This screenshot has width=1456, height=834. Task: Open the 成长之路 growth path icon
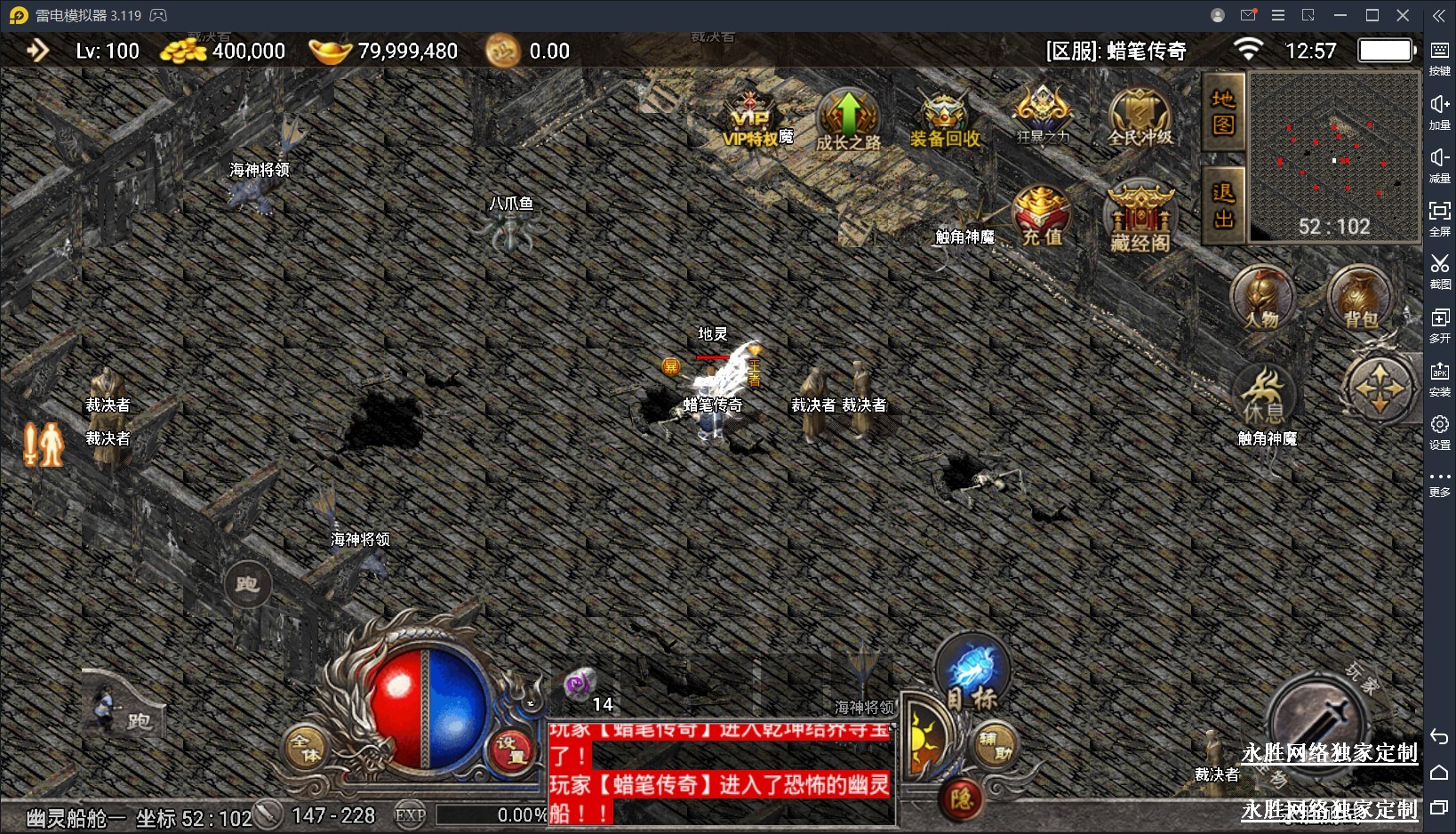pyautogui.click(x=848, y=122)
